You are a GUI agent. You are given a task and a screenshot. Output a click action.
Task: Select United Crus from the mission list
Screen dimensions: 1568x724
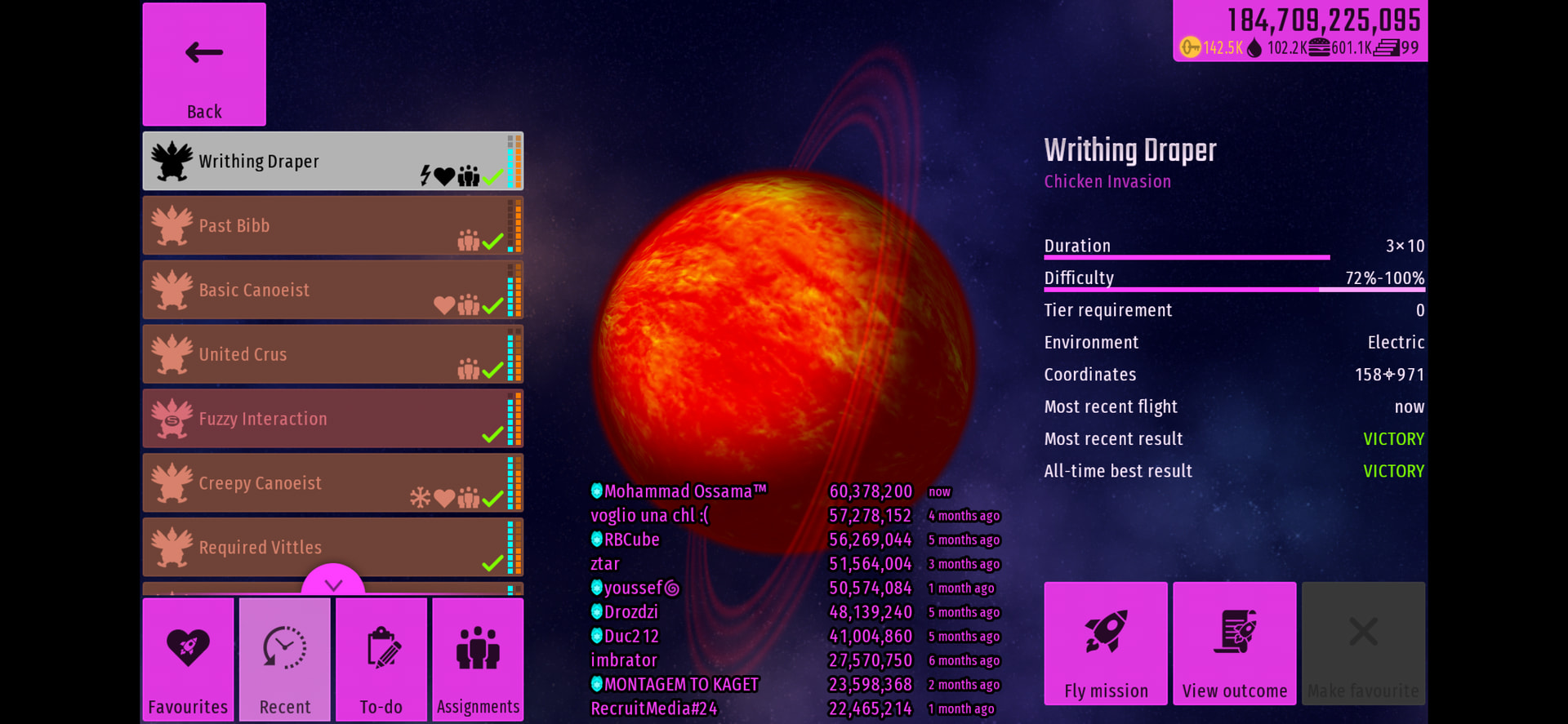[332, 355]
